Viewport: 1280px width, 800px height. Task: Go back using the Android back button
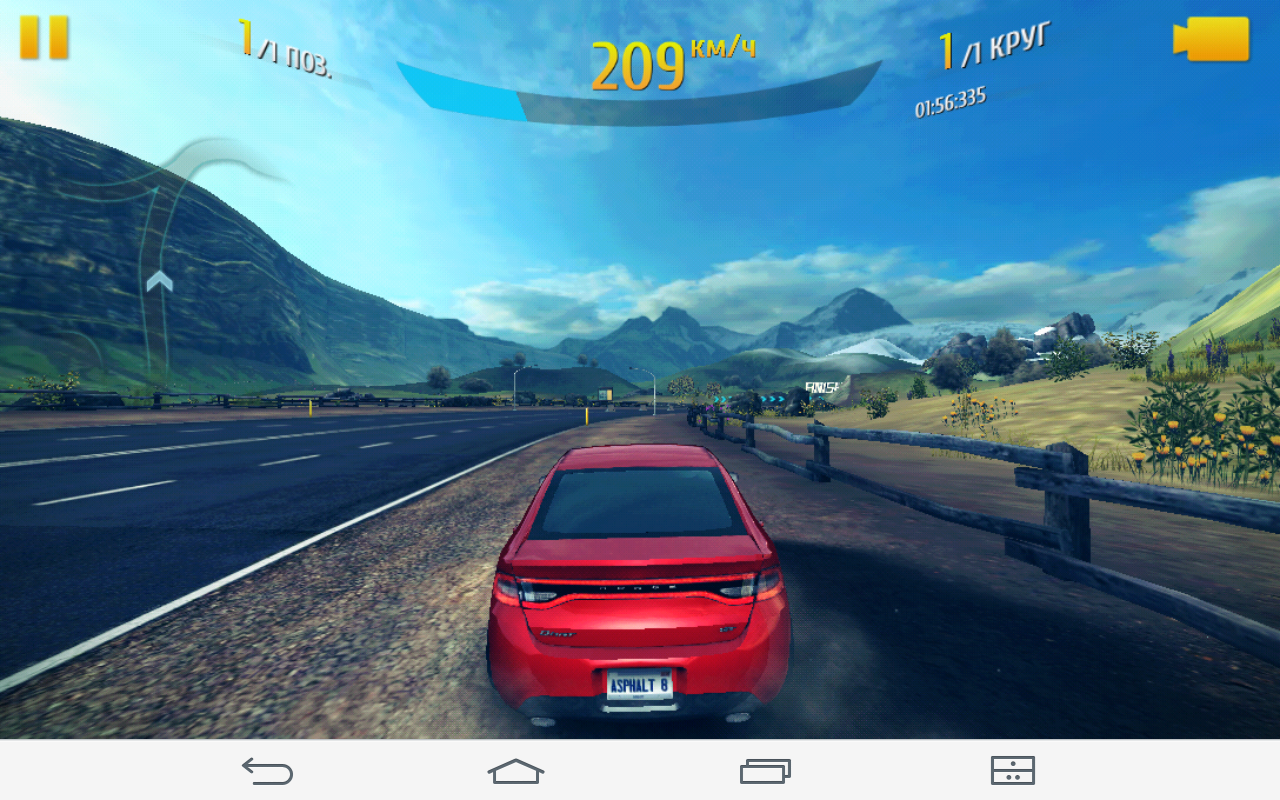click(x=267, y=770)
